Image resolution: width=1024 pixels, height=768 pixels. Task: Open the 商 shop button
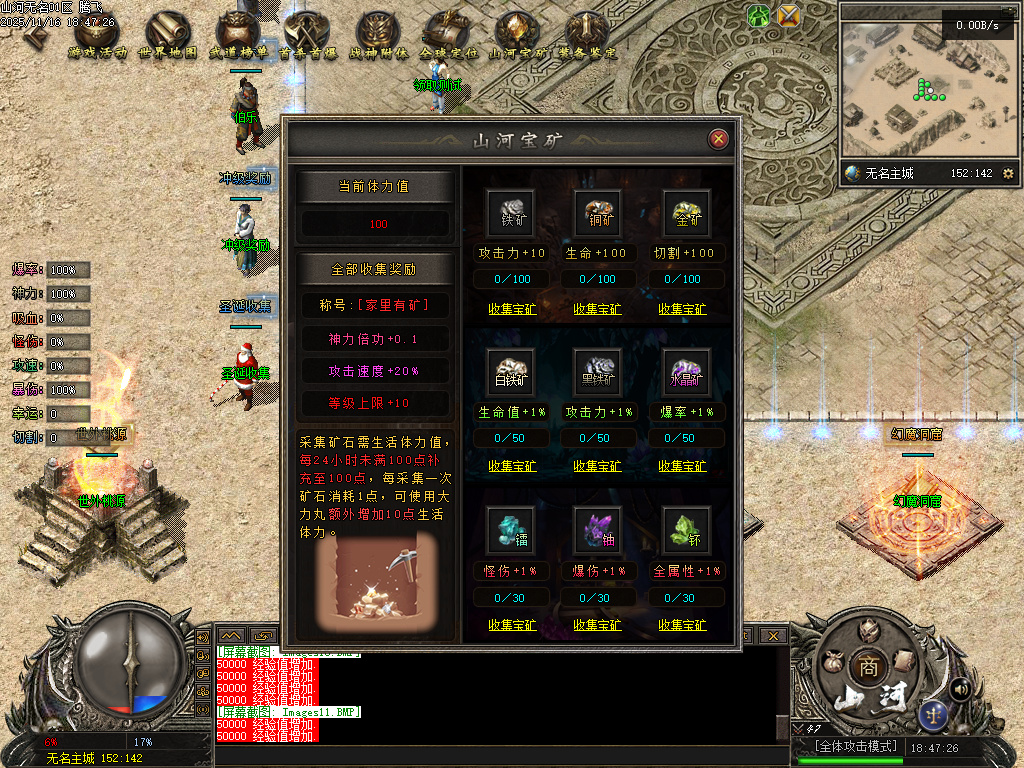865,667
